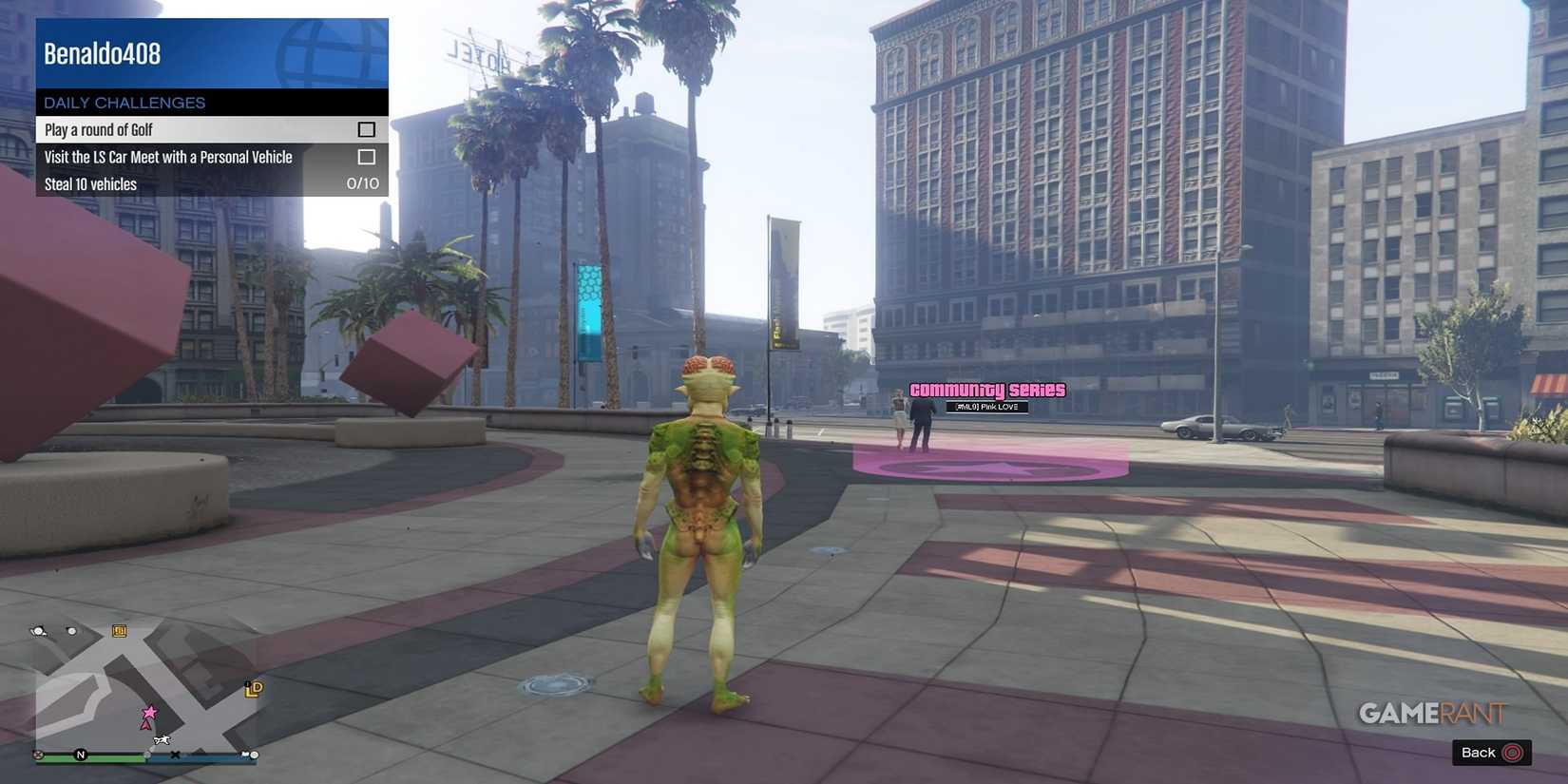
Task: Expand the Steal 10 vehicles progress entry
Action: point(209,183)
